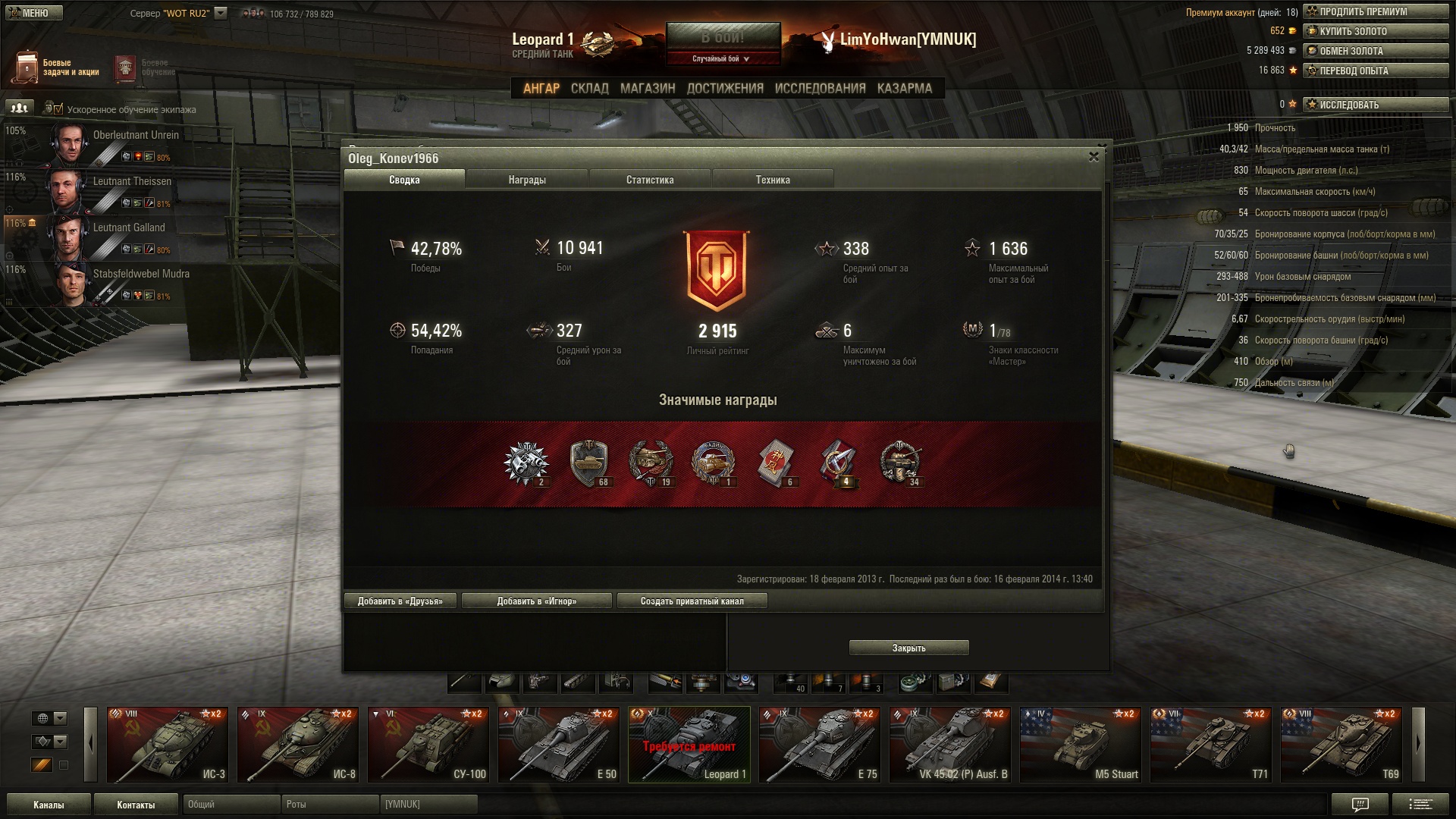Switch to the КАЗАРМА section
The image size is (1456, 819).
point(905,89)
